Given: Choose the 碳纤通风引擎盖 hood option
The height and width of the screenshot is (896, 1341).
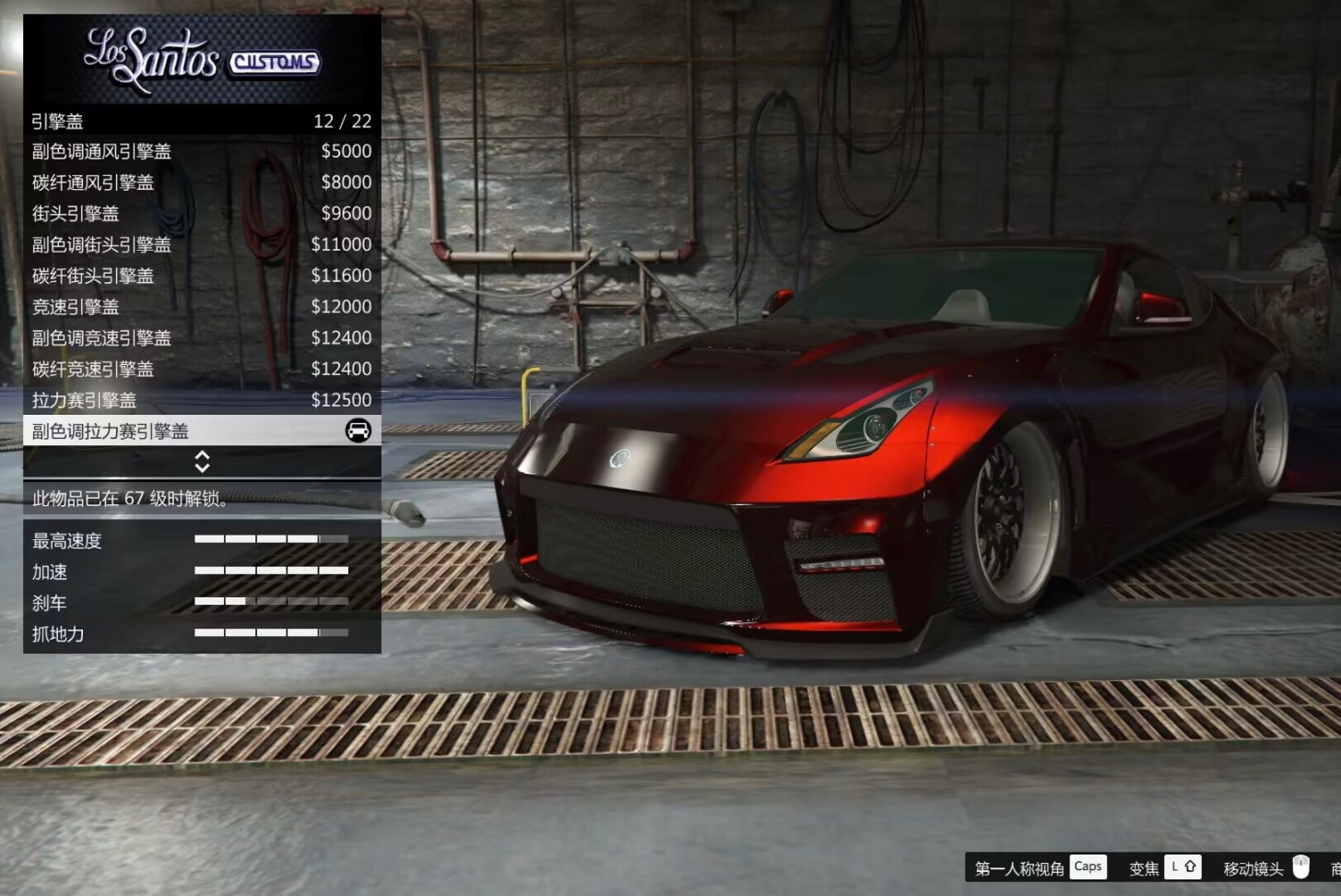Looking at the screenshot, I should (201, 183).
